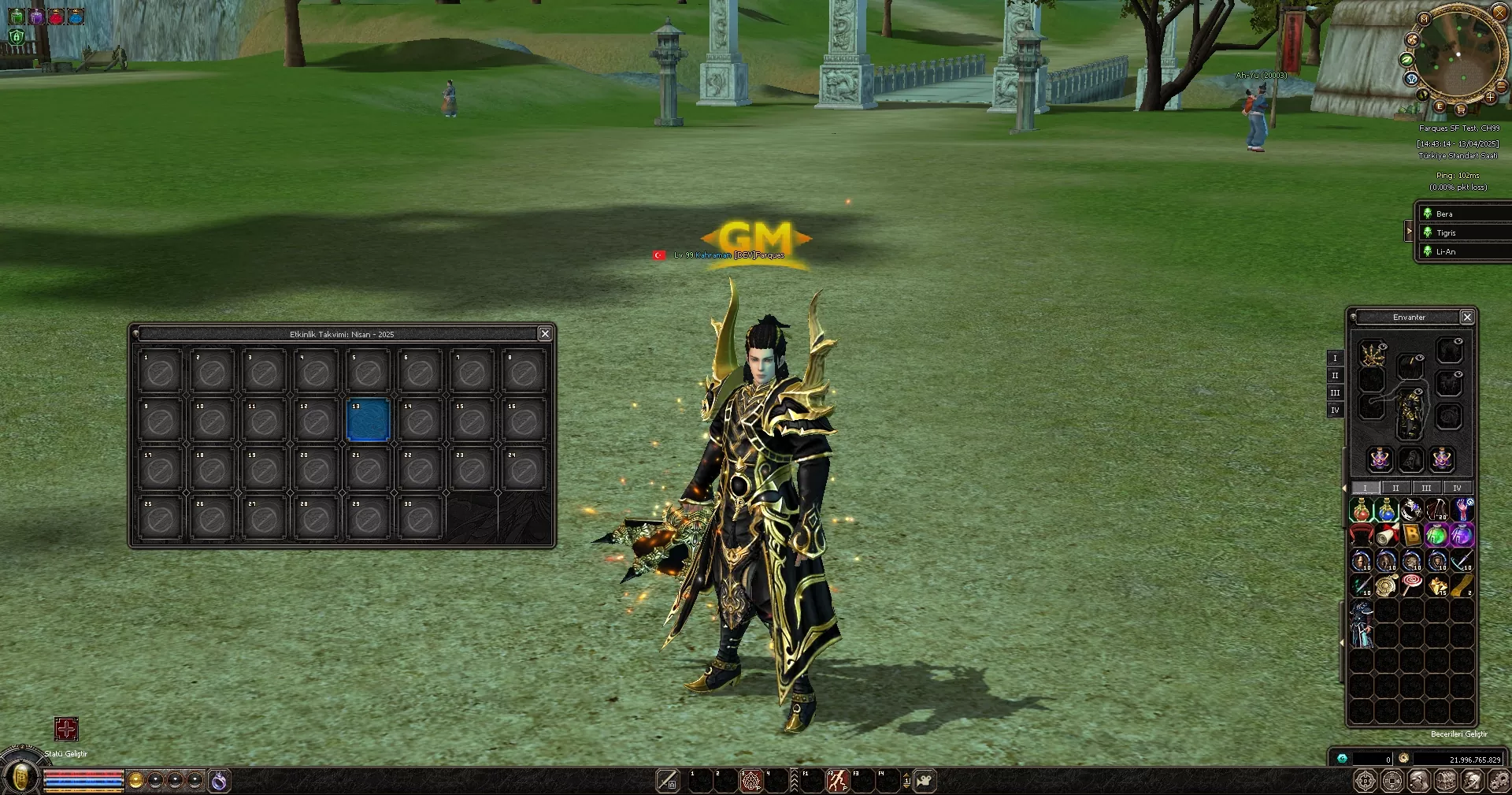1512x795 pixels.
Task: Expand the party list side arrow
Action: coord(1409,231)
